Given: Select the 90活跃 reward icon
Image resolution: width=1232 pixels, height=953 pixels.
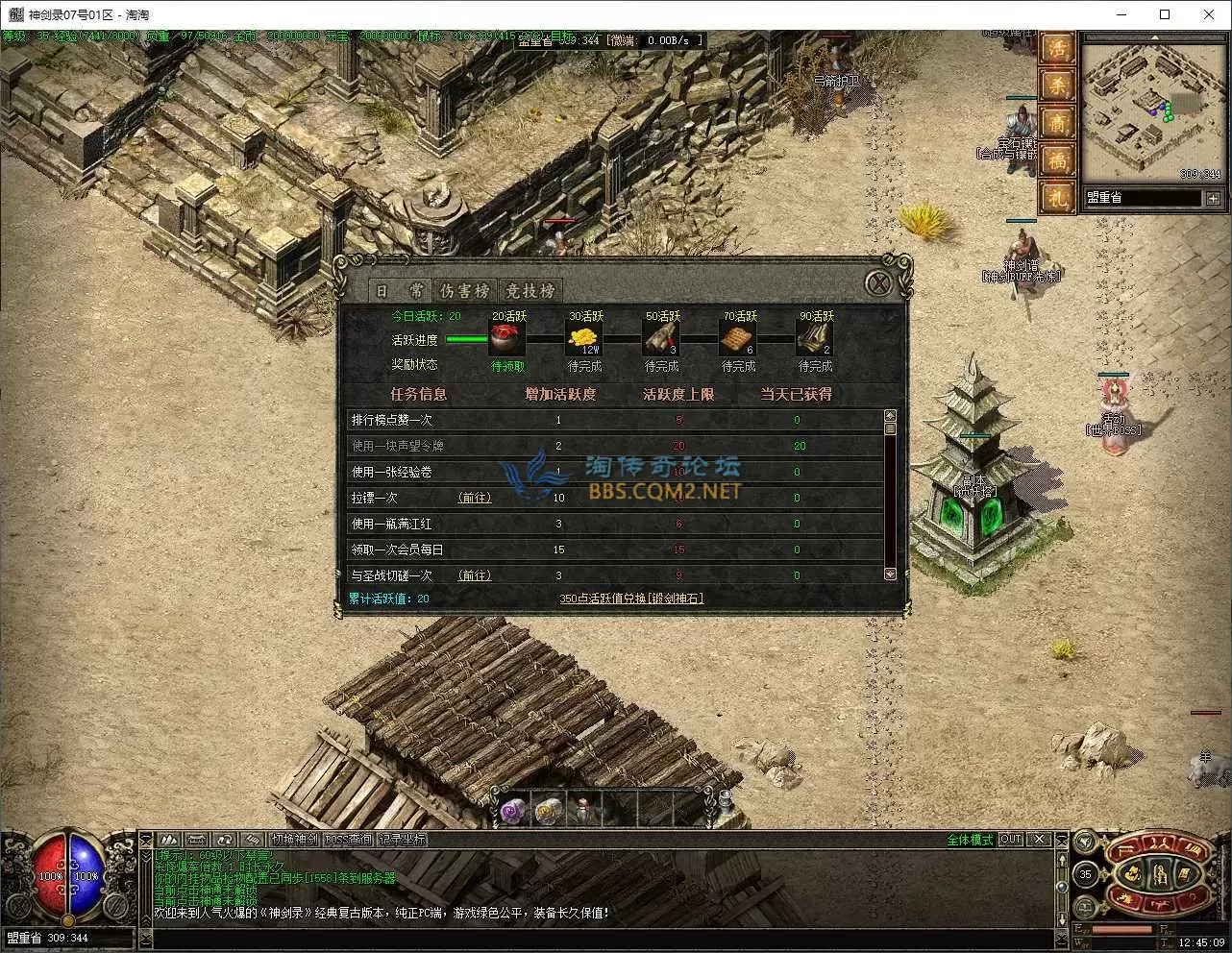Looking at the screenshot, I should pyautogui.click(x=815, y=339).
